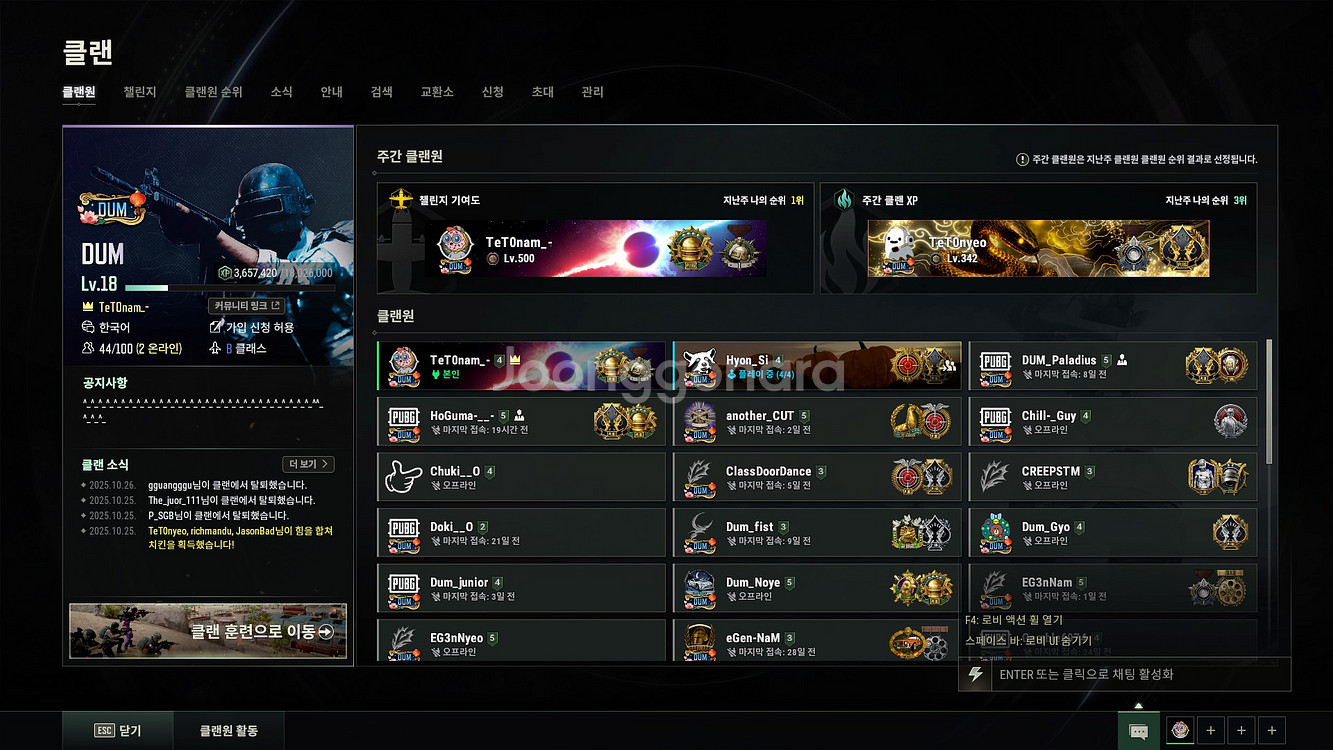Screen dimensions: 1333x750
Task: Select clan member Hyon_Si row
Action: pyautogui.click(x=816, y=366)
